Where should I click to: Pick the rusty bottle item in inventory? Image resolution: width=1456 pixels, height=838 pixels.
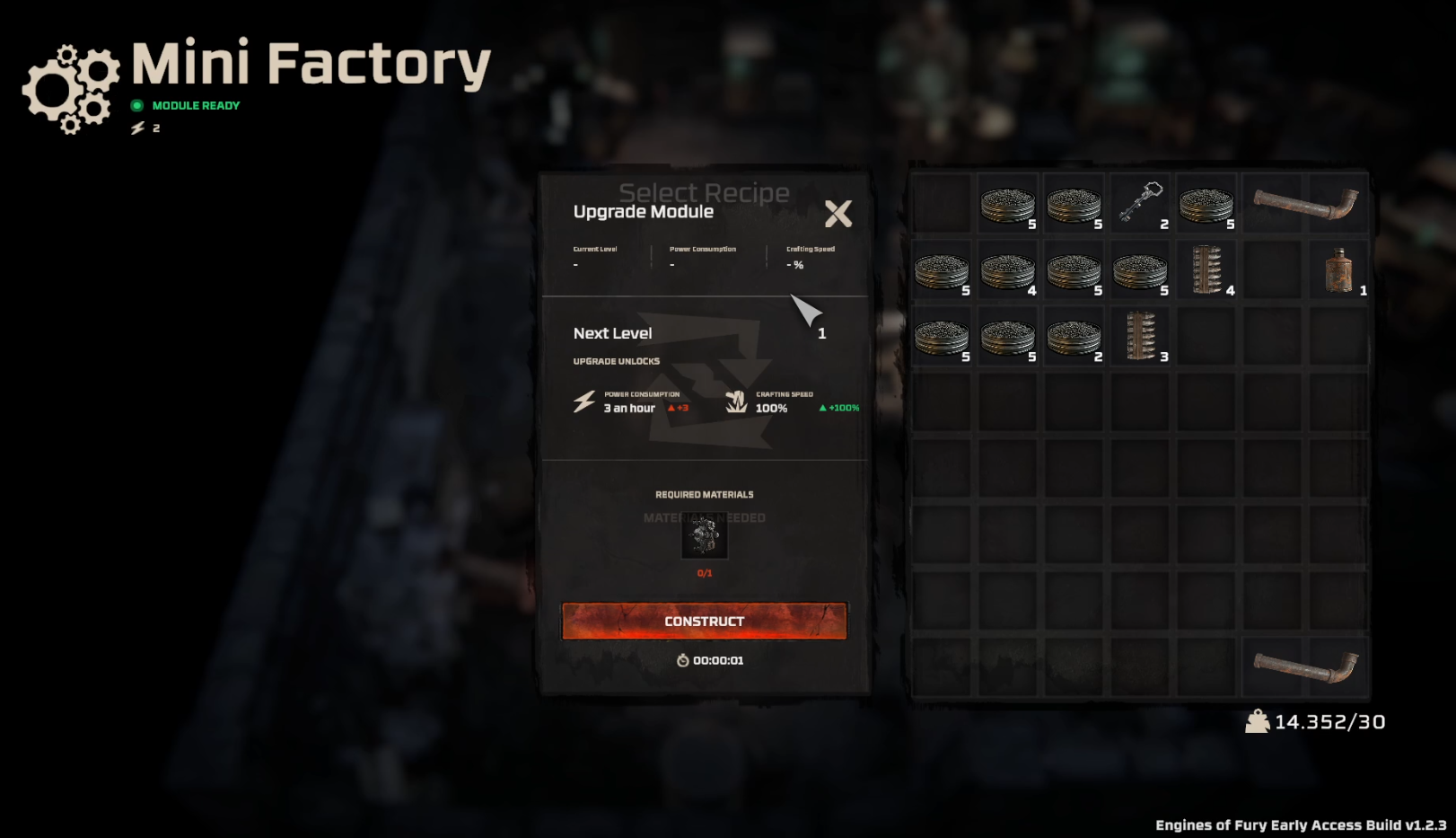click(1338, 270)
